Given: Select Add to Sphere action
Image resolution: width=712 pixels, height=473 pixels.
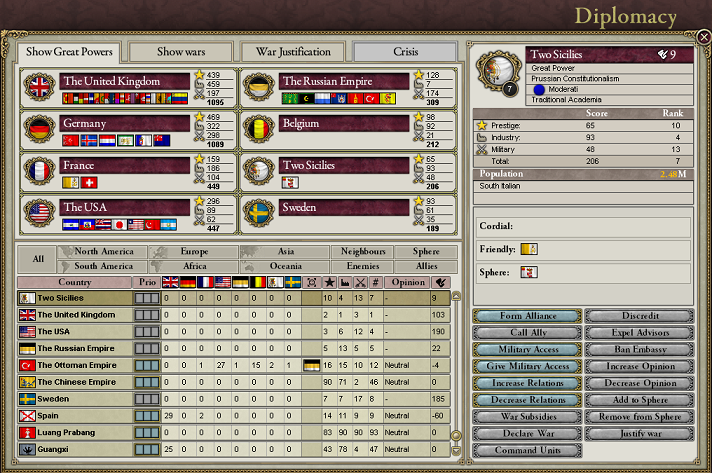Looking at the screenshot, I should tap(639, 399).
